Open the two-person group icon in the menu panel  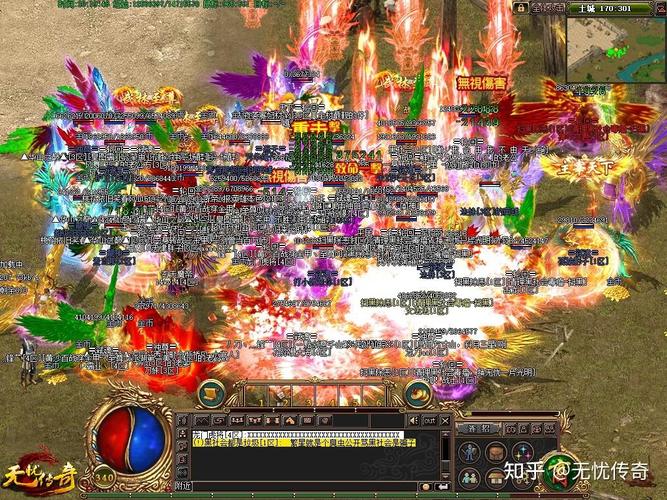[x=469, y=476]
